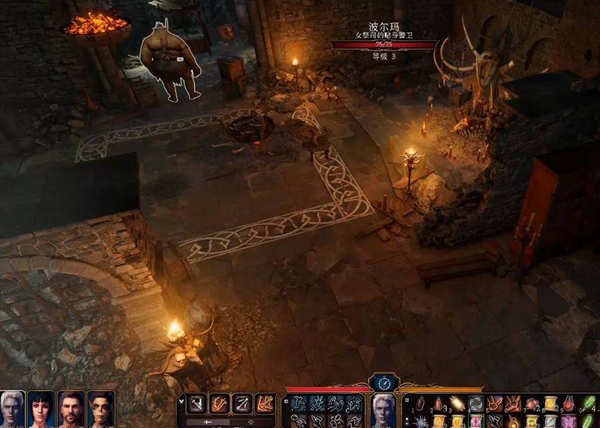Use the green potion in the hotbar
The image size is (600, 428).
589,404
